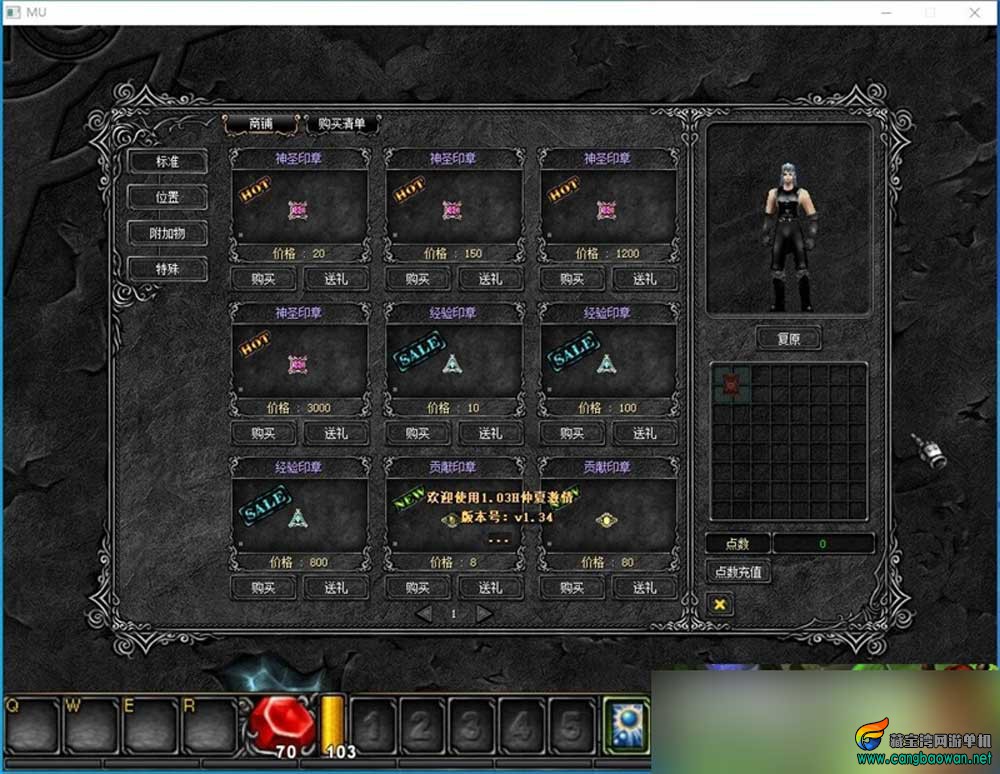
Task: Maximize the MU game window
Action: click(x=930, y=12)
